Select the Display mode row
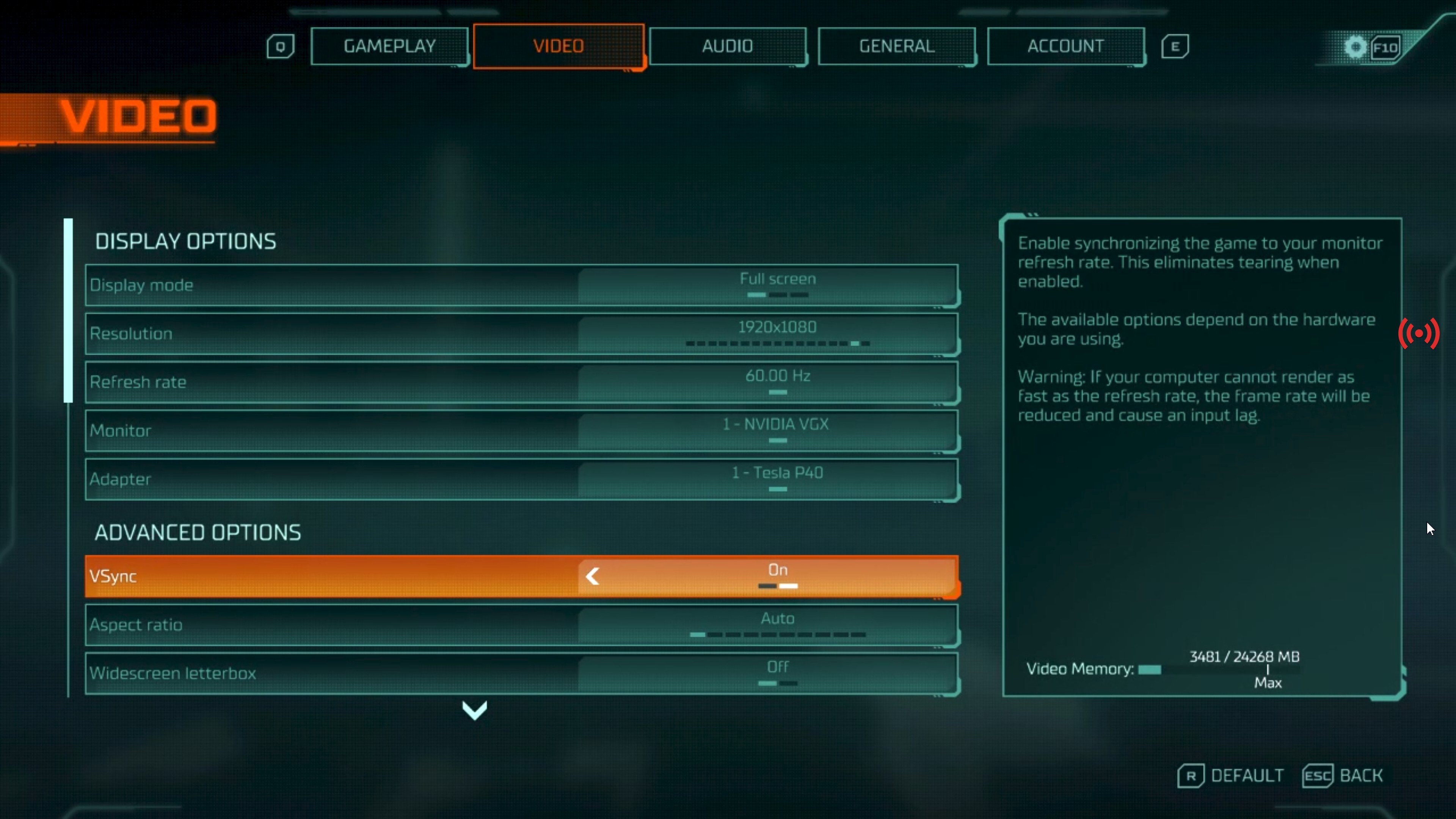 (521, 285)
